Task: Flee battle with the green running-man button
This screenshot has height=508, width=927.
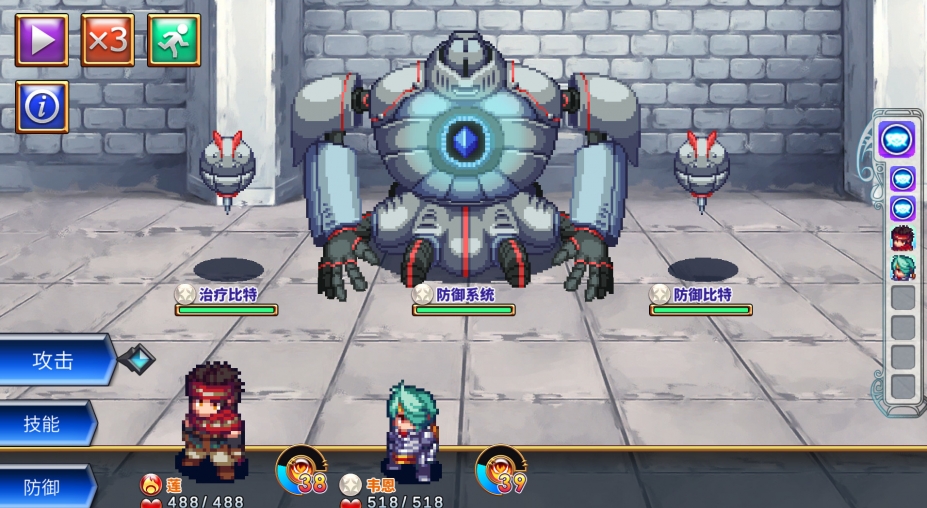Action: click(x=174, y=40)
